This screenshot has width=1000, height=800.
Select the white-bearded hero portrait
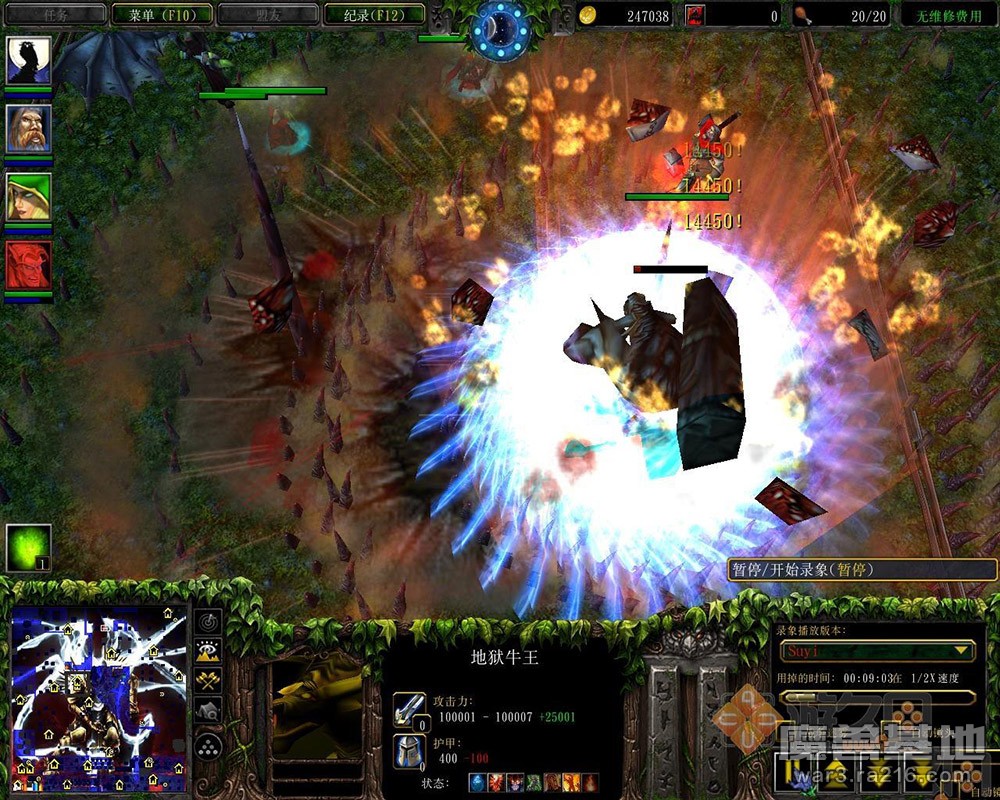click(x=28, y=129)
